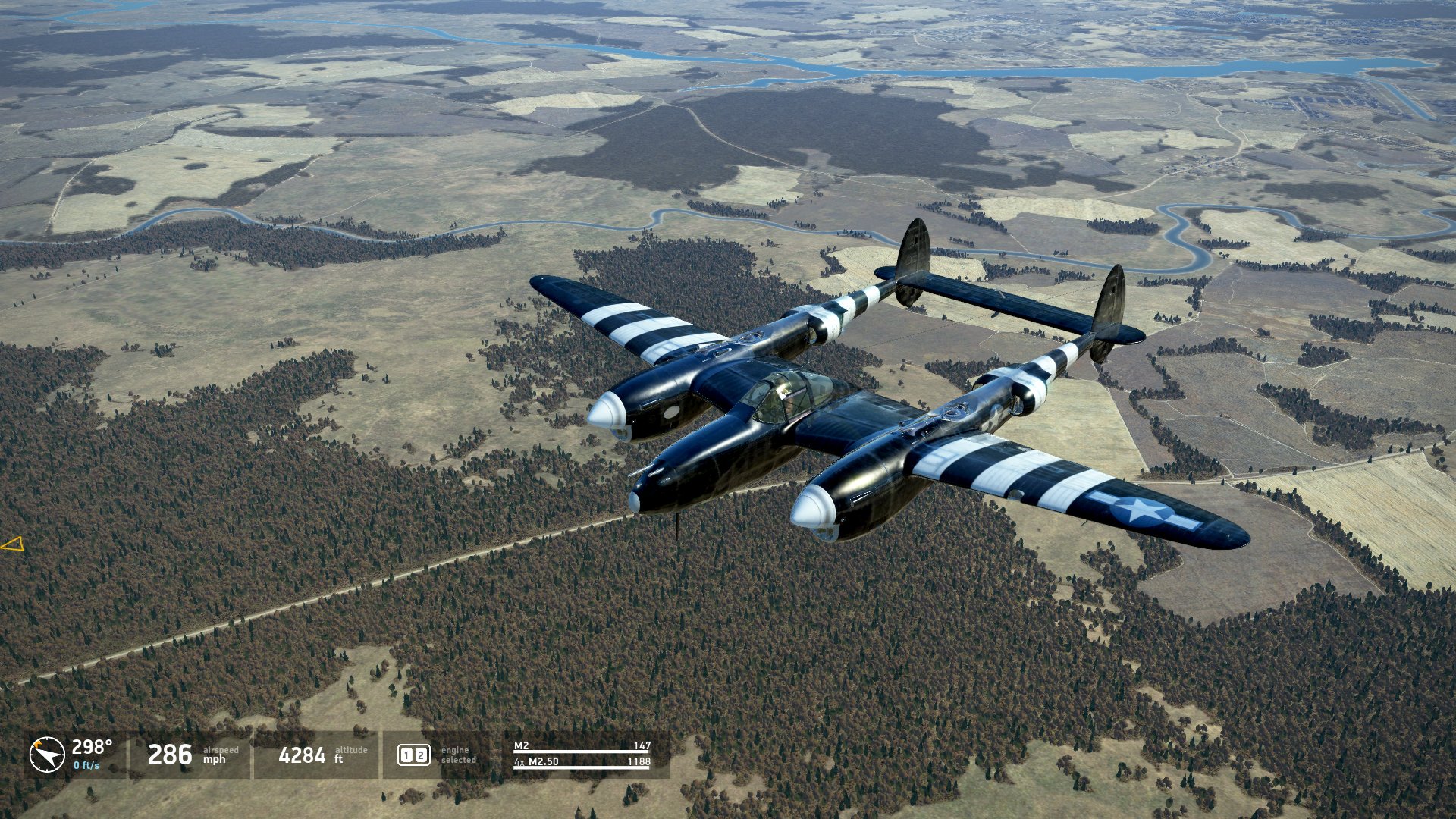Click the yellow waypoint triangle marker
The width and height of the screenshot is (1456, 819).
[13, 544]
